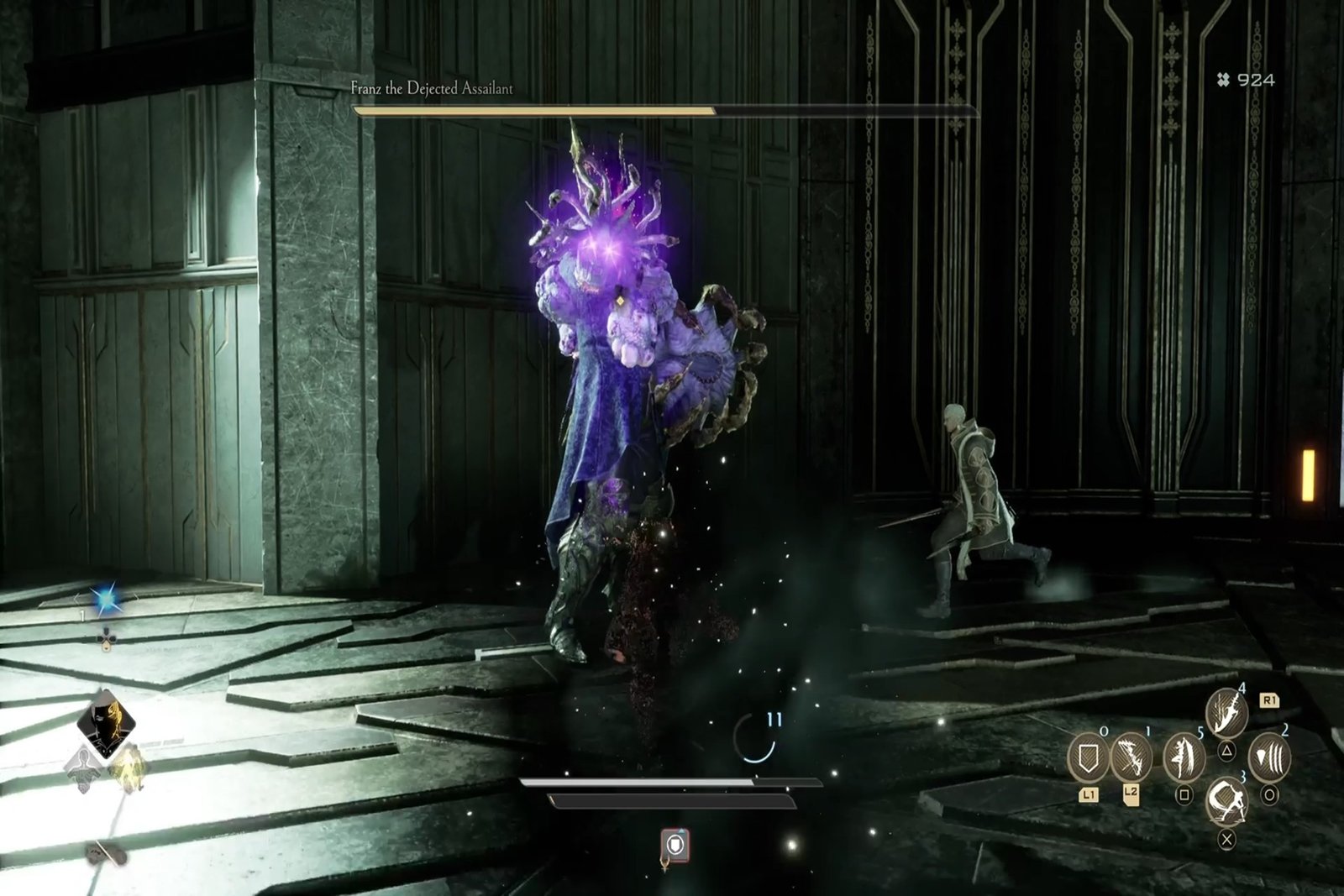The width and height of the screenshot is (1344, 896).
Task: Toggle the silver companion status icon
Action: pyautogui.click(x=82, y=769)
